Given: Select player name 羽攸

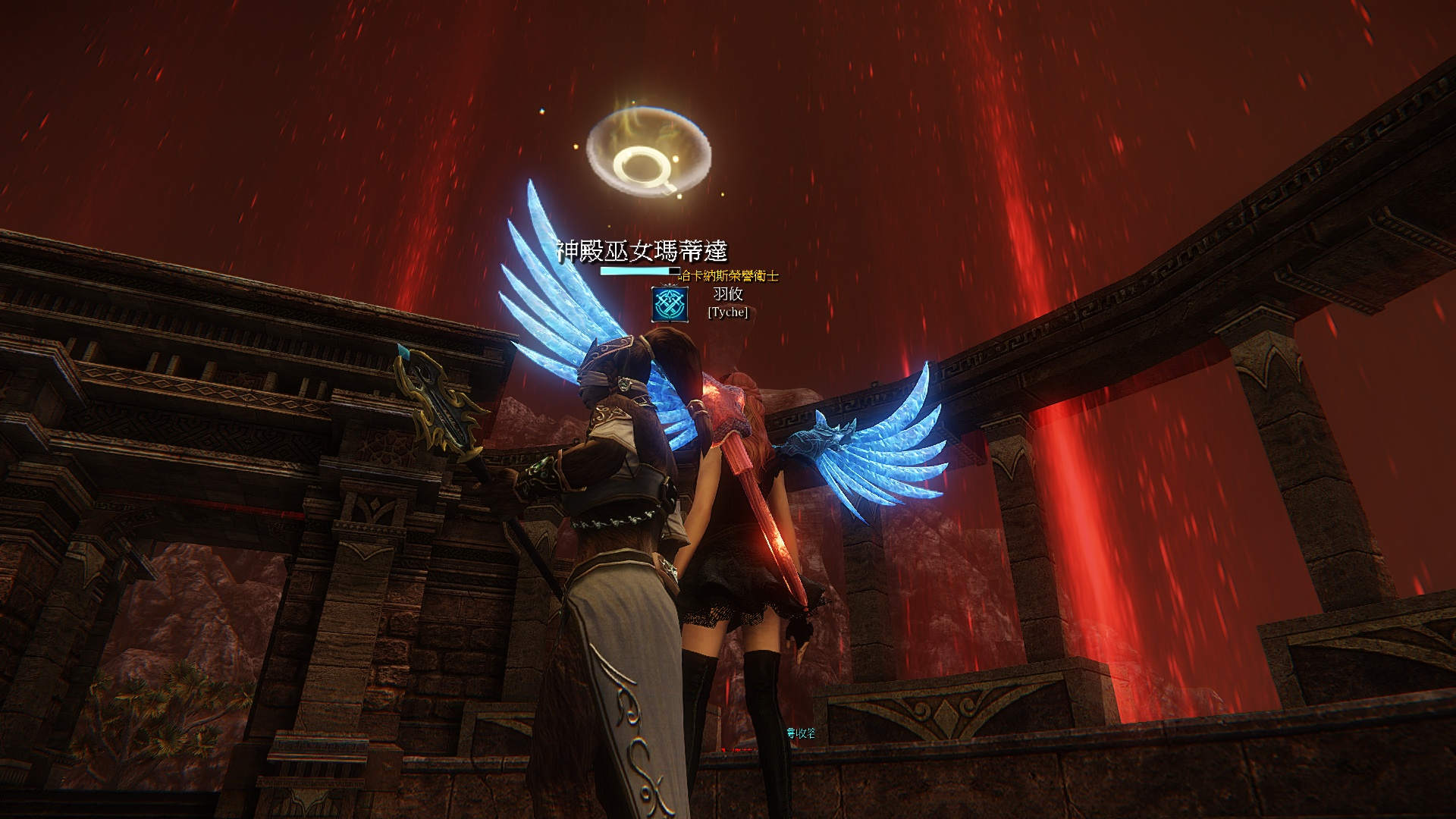Looking at the screenshot, I should 728,294.
